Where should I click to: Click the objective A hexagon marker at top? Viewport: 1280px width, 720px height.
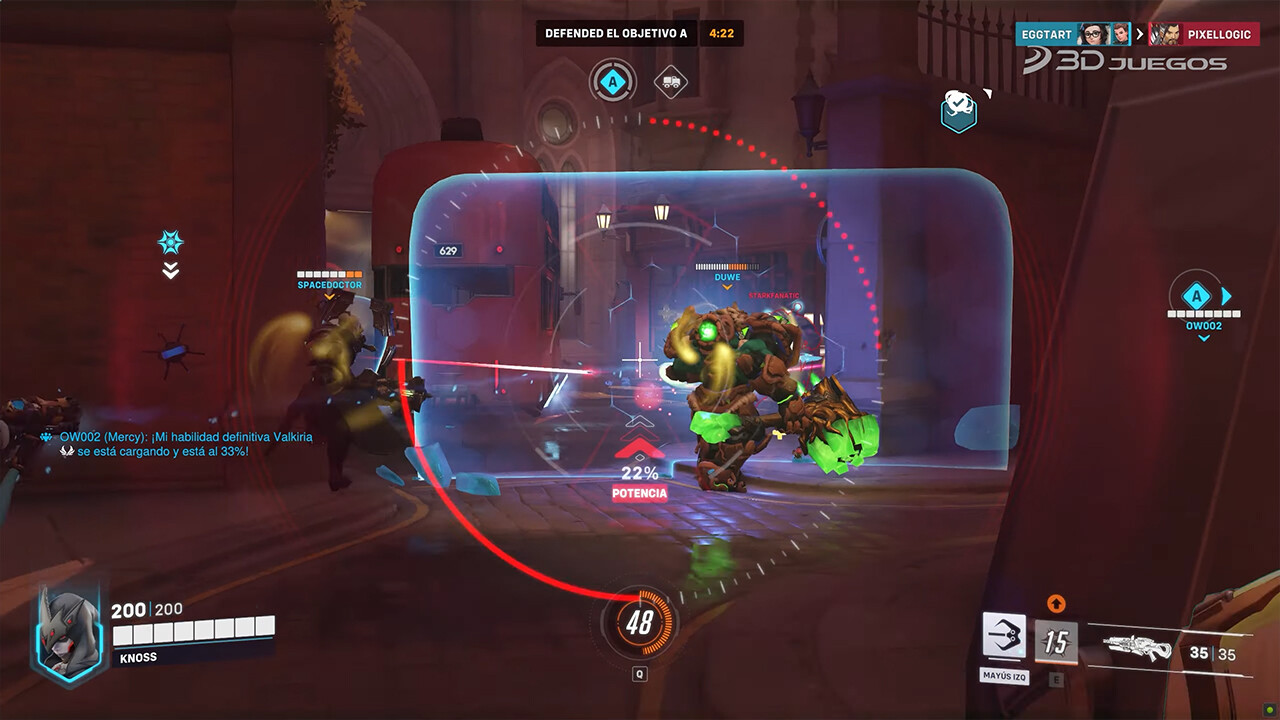coord(614,80)
